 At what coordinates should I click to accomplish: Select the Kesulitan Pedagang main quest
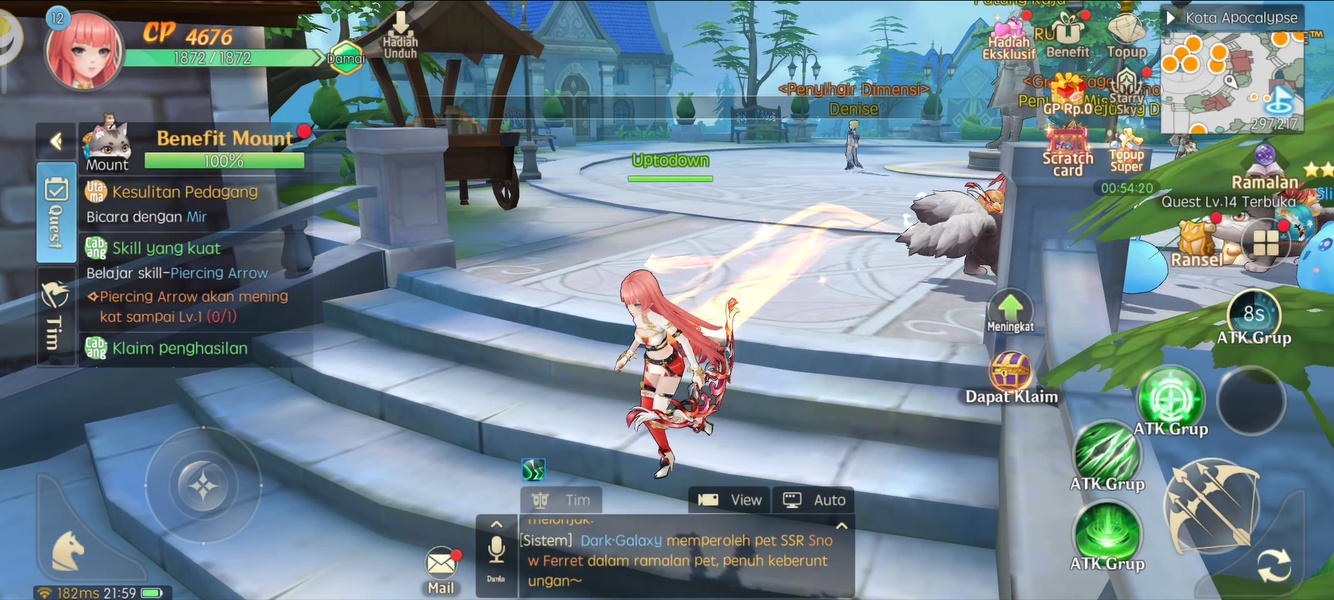pos(185,192)
